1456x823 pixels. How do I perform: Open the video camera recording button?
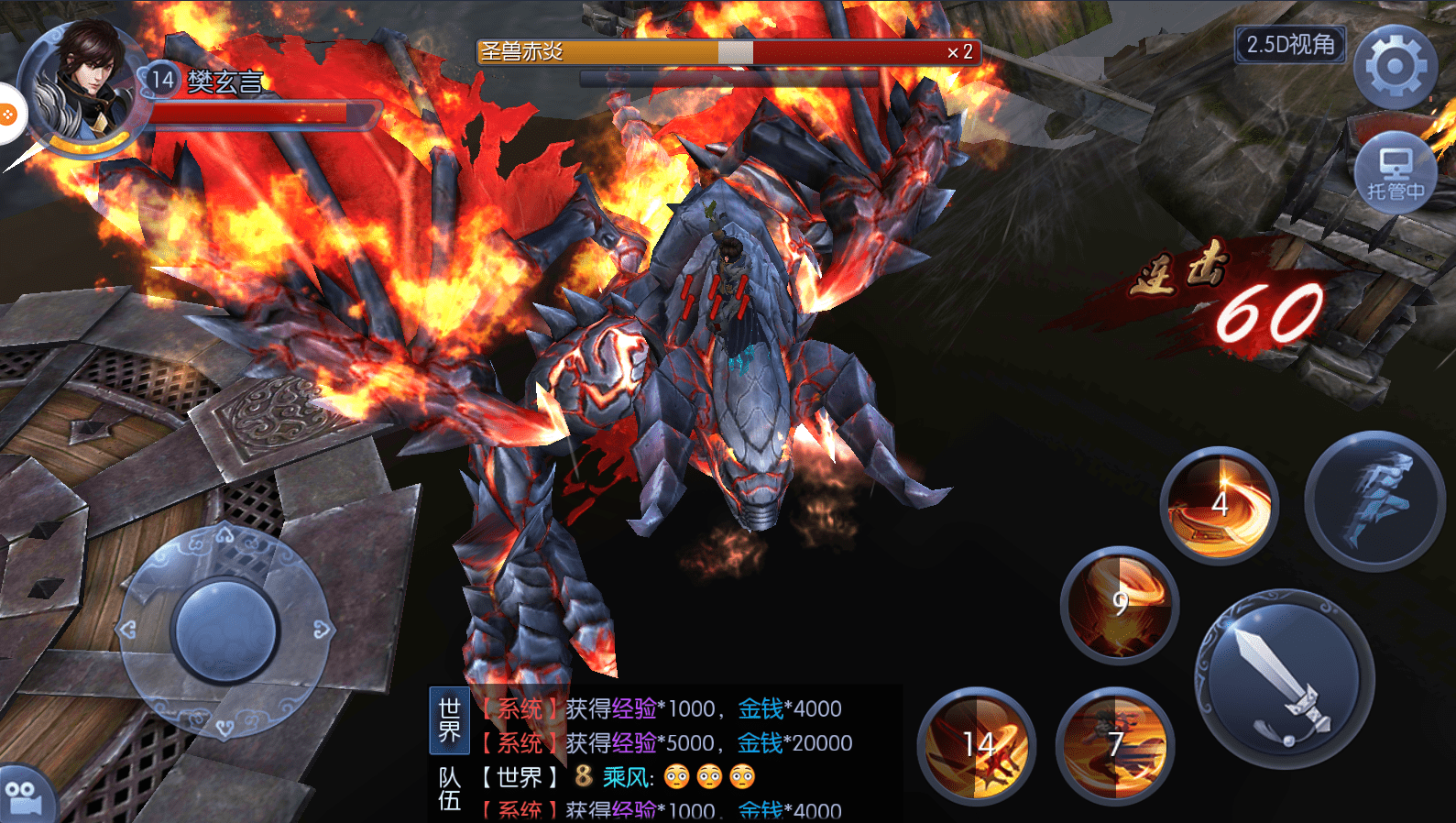click(24, 797)
